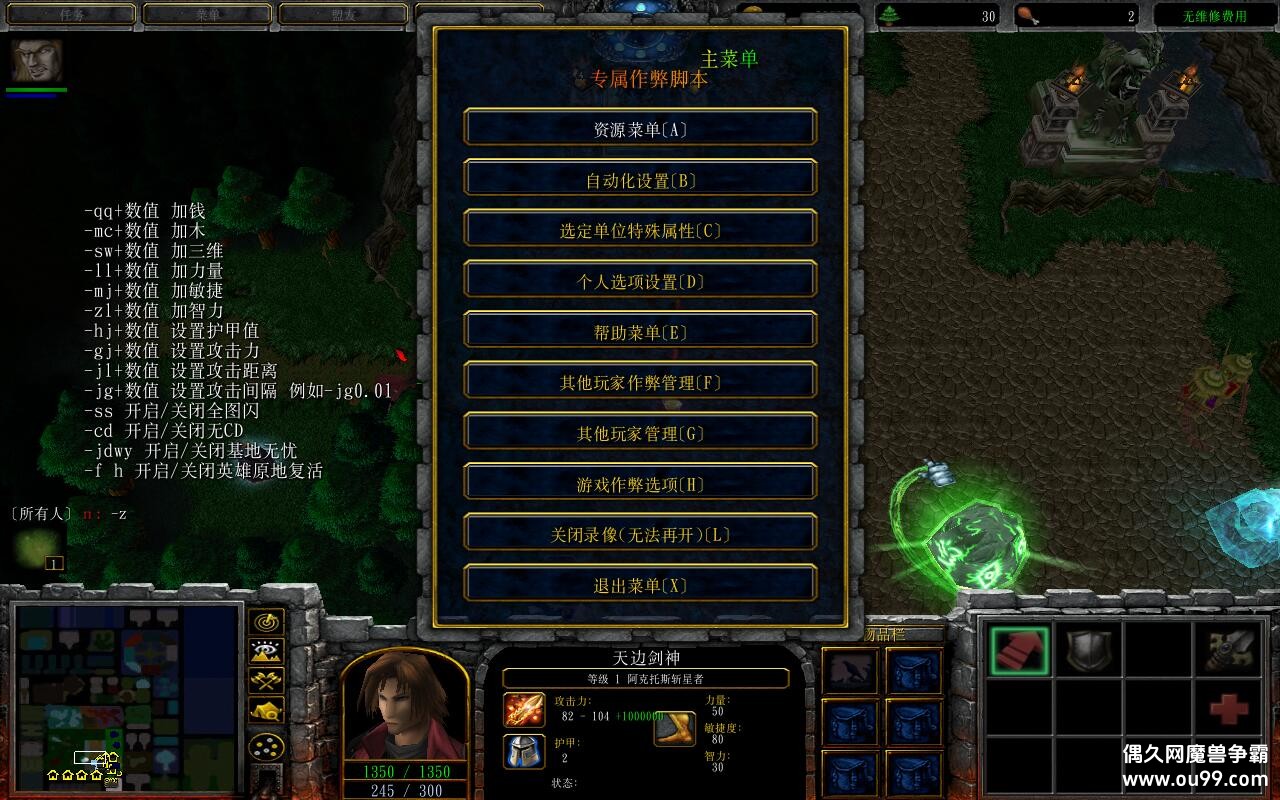
Task: Select the red arrow attack upgrade ability
Action: point(1020,650)
